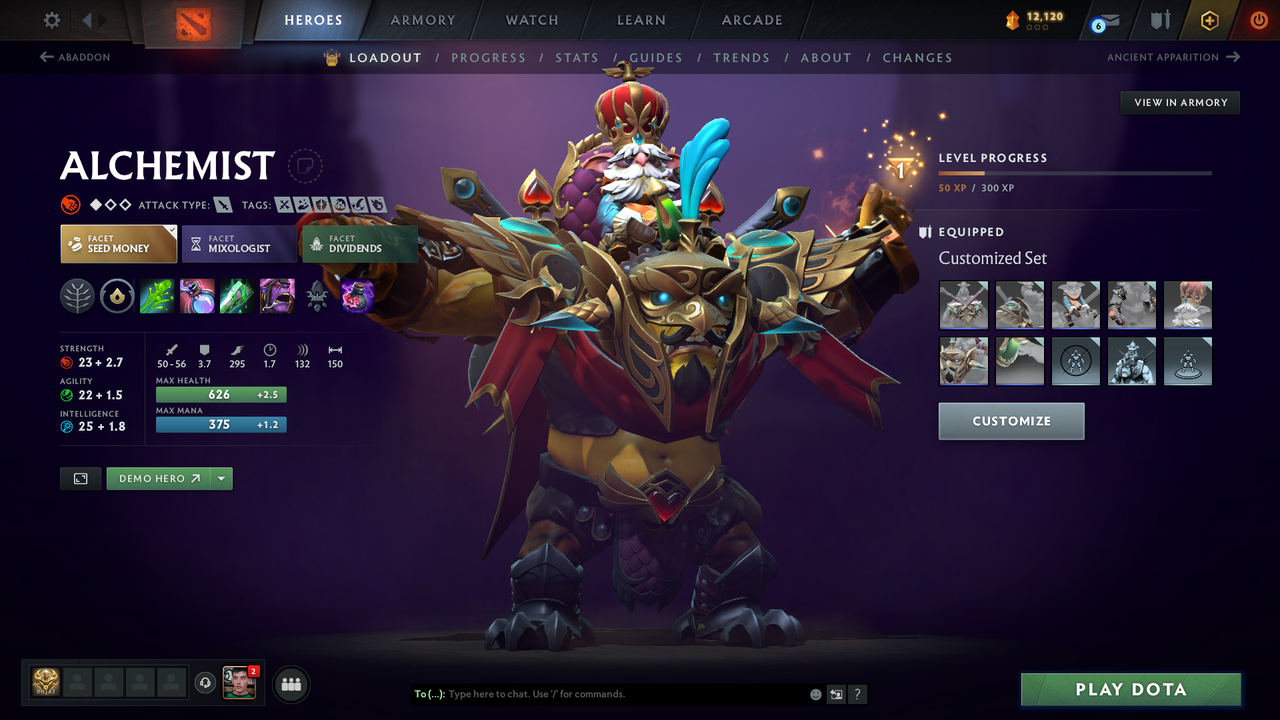Viewport: 1280px width, 720px height.
Task: Open the Dota Plus gold hexagon icon
Action: click(x=1209, y=19)
